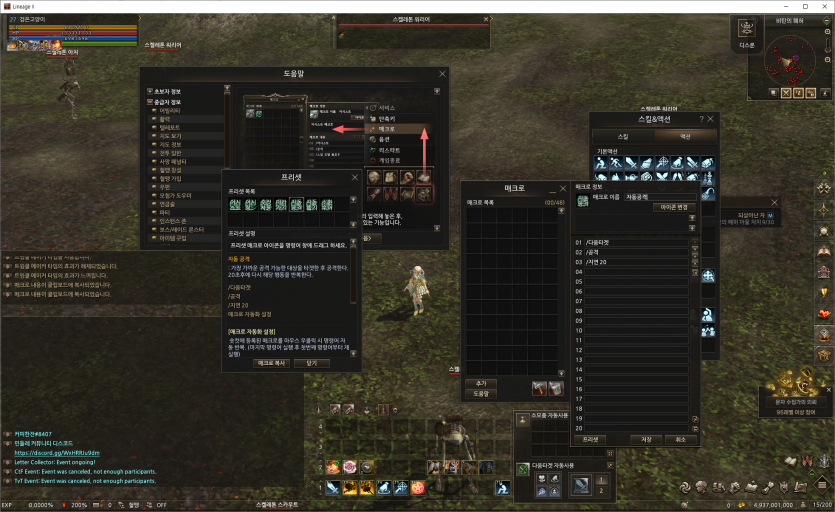Select the 액션 tab
Screen dimensions: 835x512
point(685,135)
